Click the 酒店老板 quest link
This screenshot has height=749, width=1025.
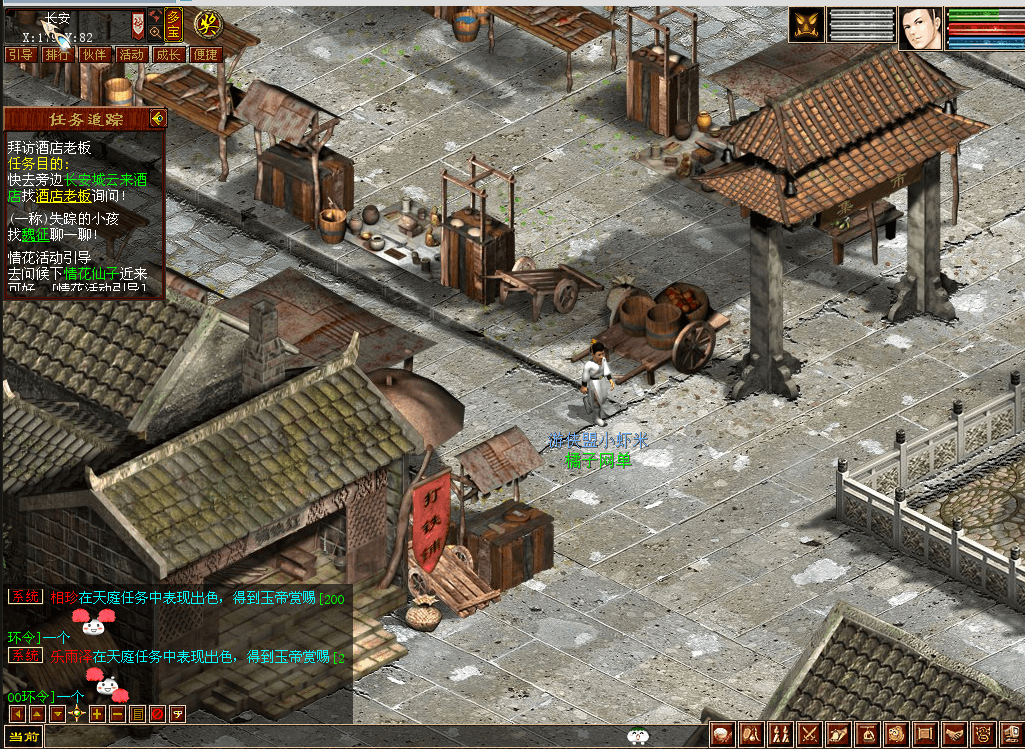pos(64,196)
